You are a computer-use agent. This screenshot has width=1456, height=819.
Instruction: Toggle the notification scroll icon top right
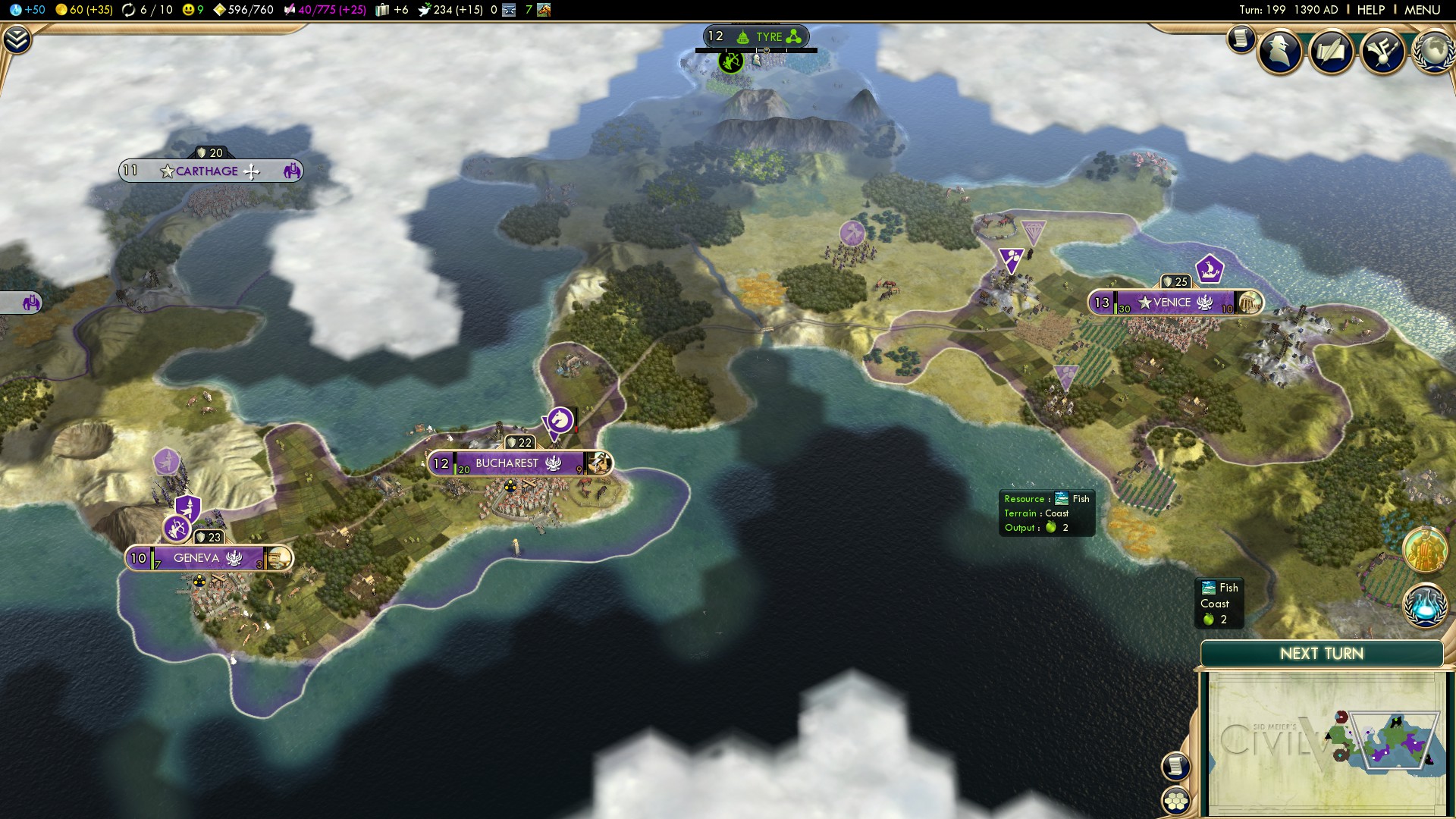tap(1241, 40)
